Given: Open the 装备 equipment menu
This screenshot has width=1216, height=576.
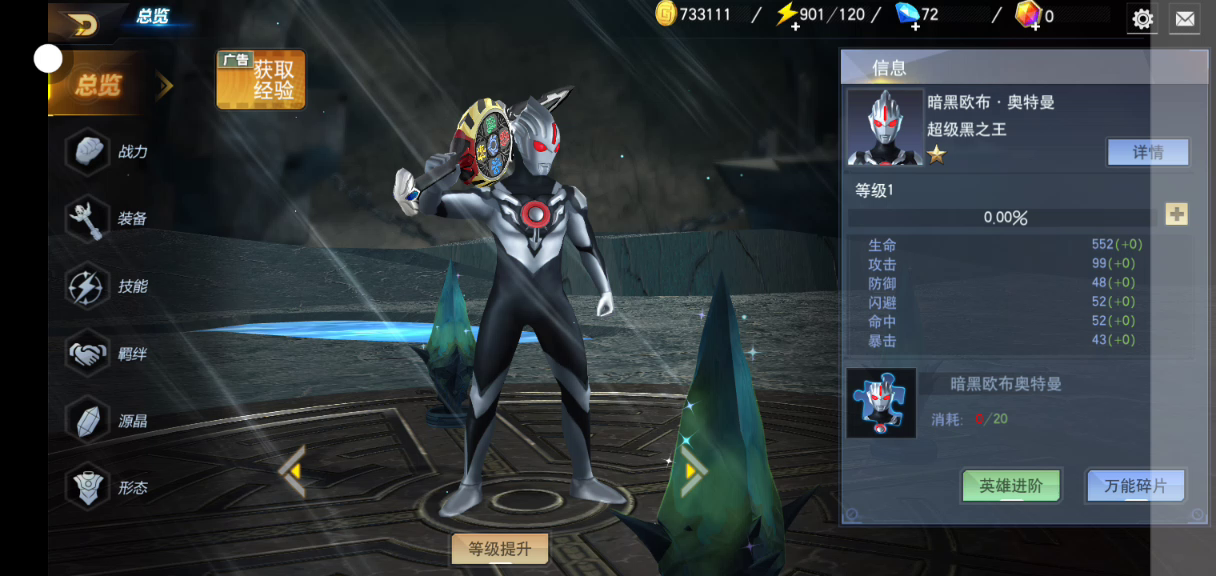Looking at the screenshot, I should [x=110, y=219].
